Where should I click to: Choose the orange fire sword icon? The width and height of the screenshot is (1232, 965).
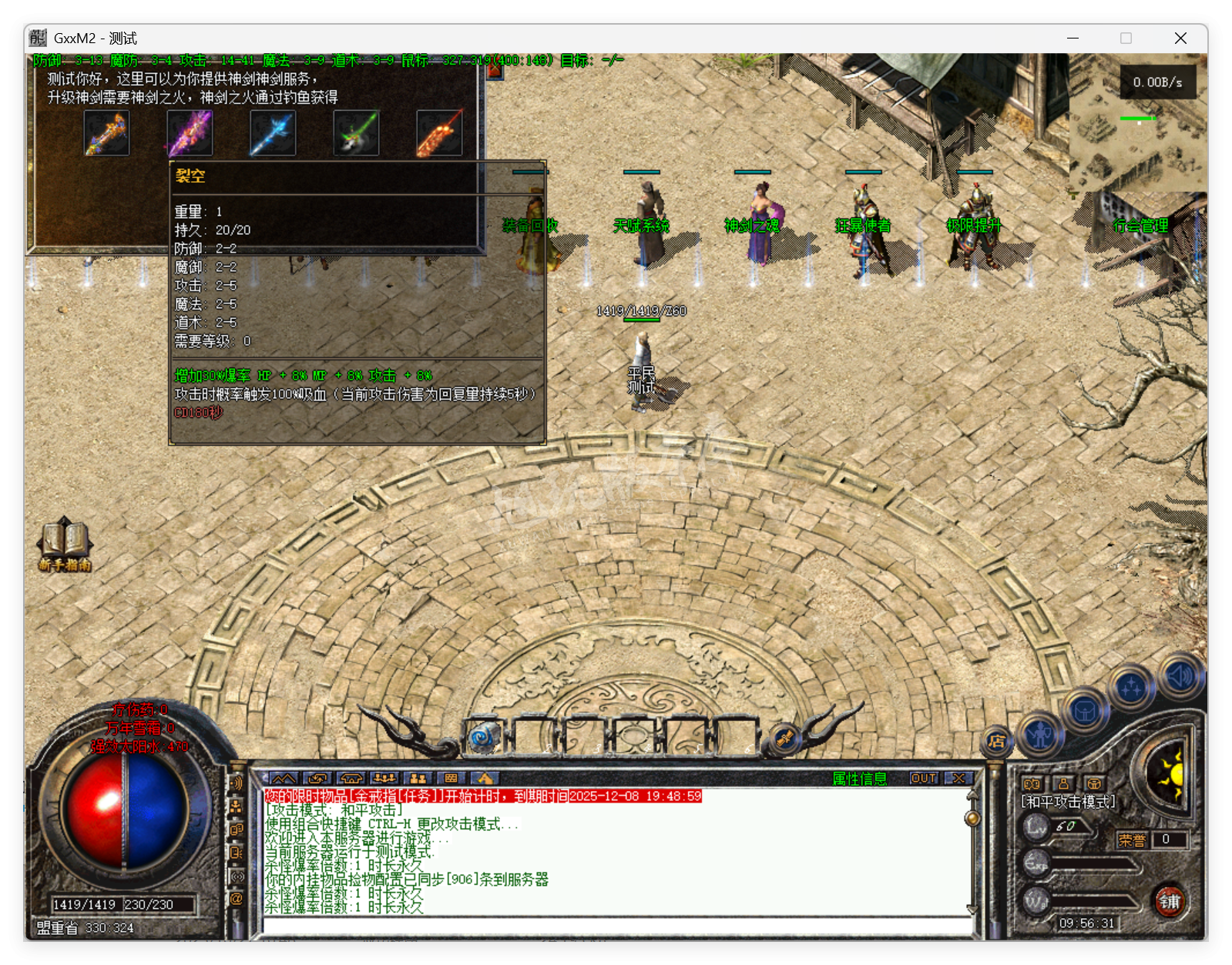pos(439,133)
